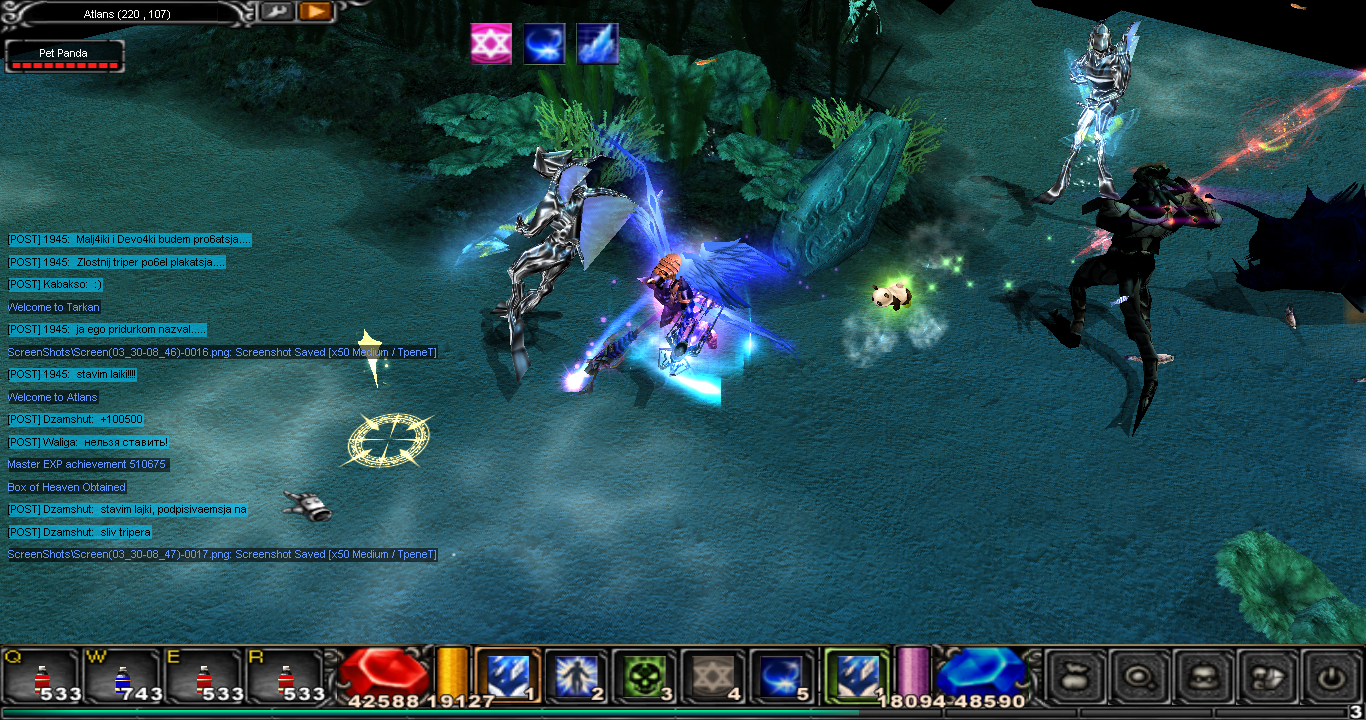
Task: Select the green skull skill in slot 3
Action: pyautogui.click(x=645, y=676)
